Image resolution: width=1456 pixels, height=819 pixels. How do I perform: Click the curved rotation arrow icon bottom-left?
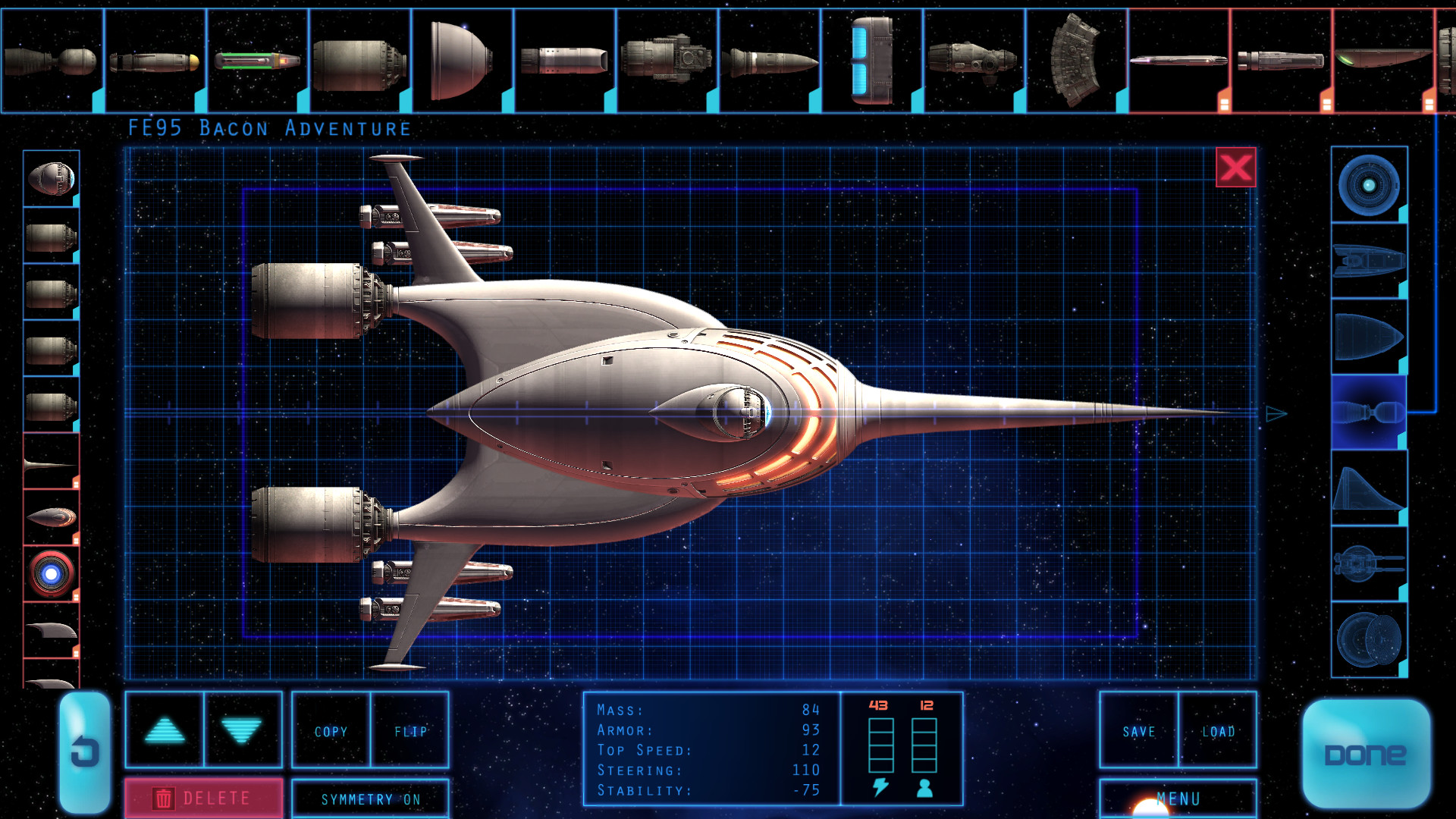click(x=85, y=751)
